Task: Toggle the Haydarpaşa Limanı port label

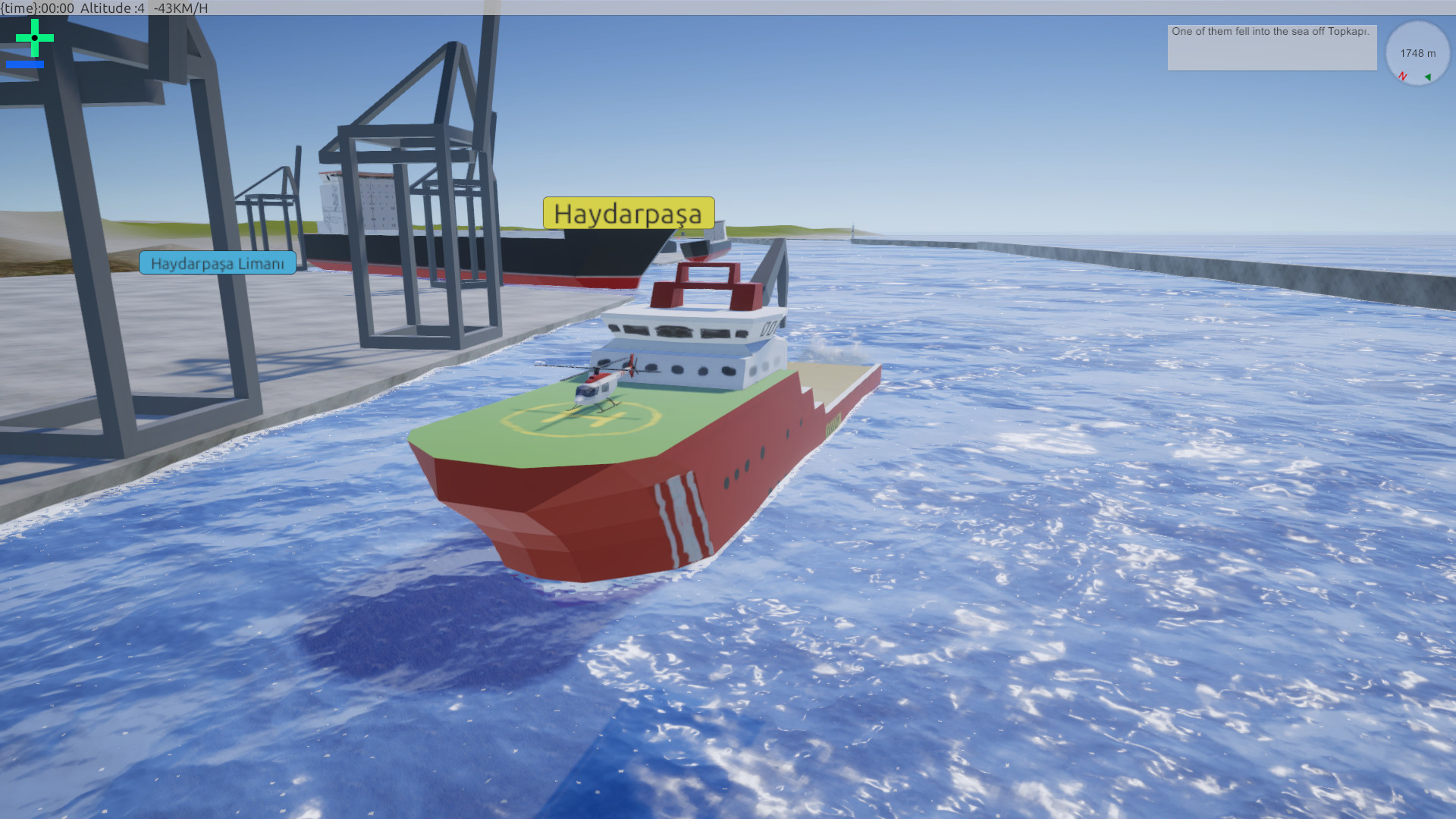Action: coord(218,264)
